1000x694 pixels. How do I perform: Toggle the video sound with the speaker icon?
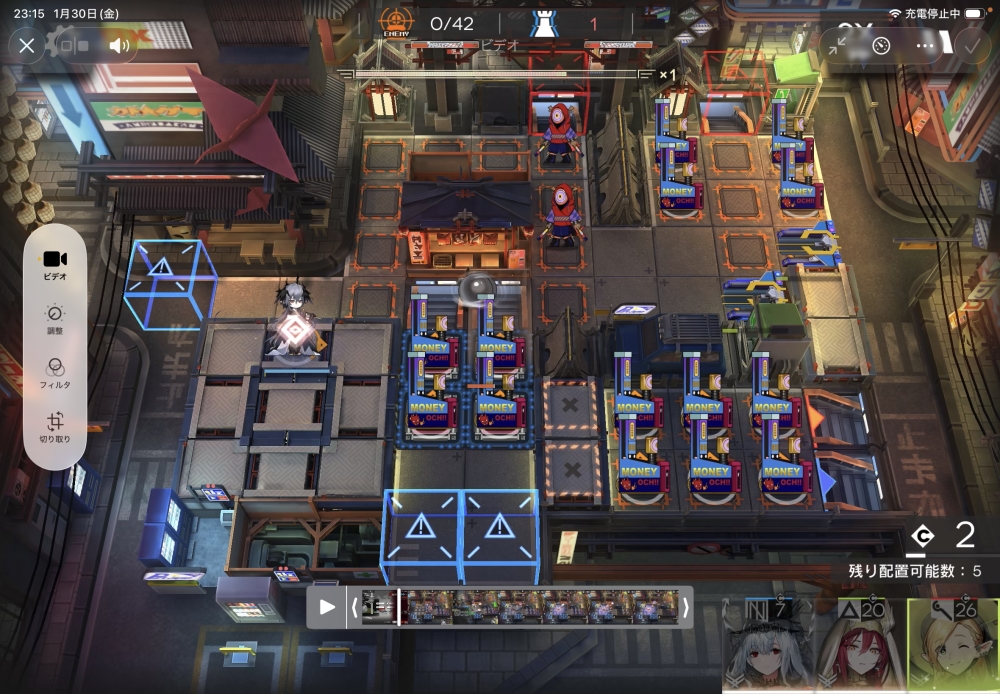[x=120, y=45]
